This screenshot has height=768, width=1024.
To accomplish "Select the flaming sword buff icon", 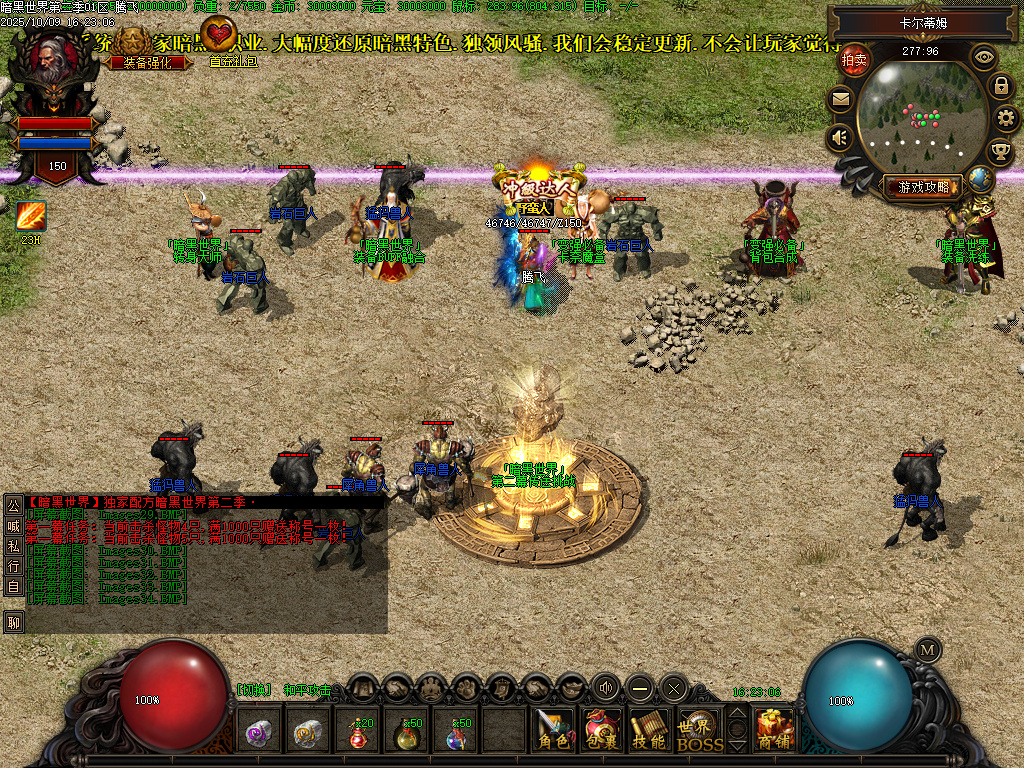I will click(31, 216).
